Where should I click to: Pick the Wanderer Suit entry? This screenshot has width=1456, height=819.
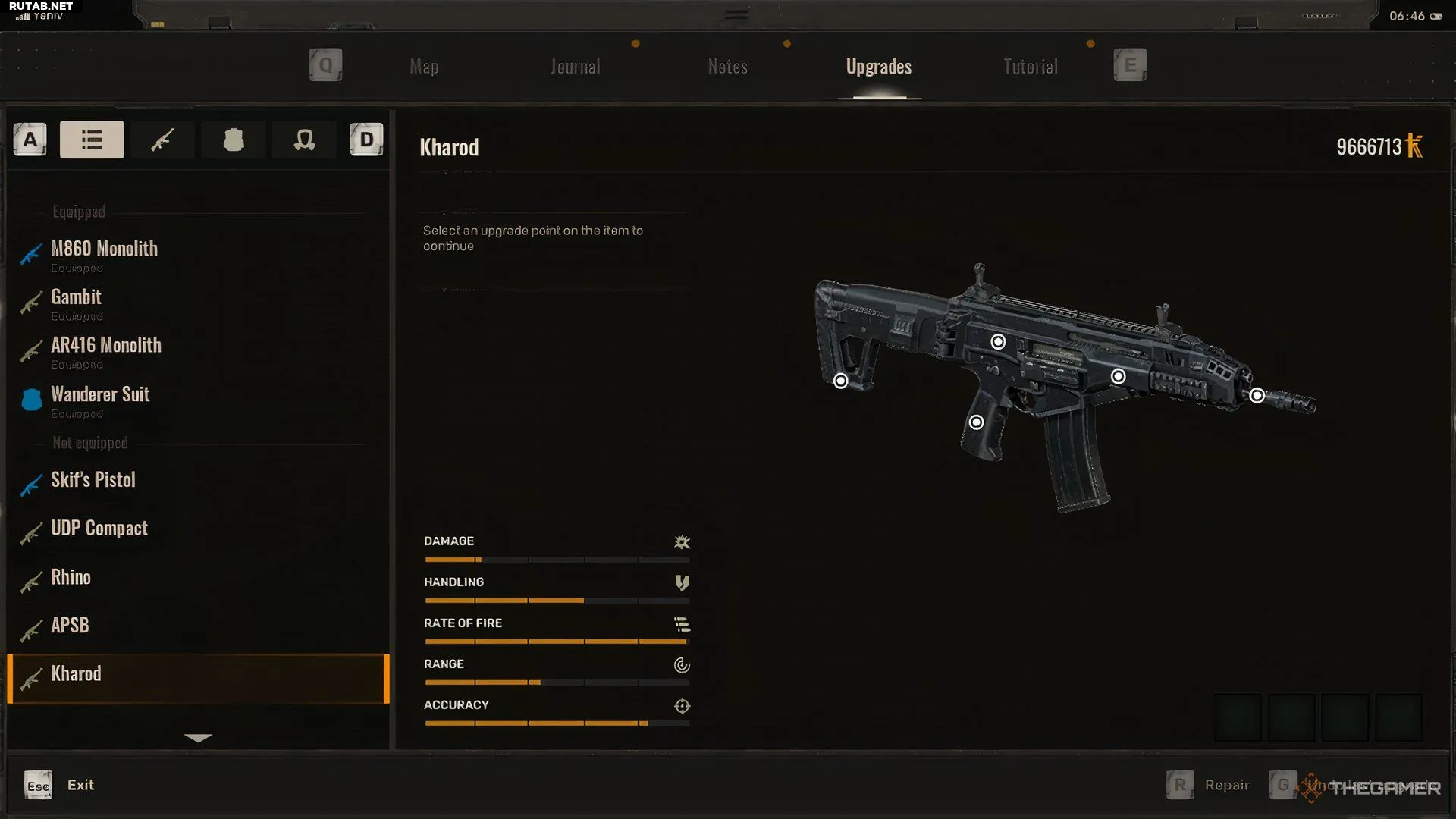tap(100, 394)
